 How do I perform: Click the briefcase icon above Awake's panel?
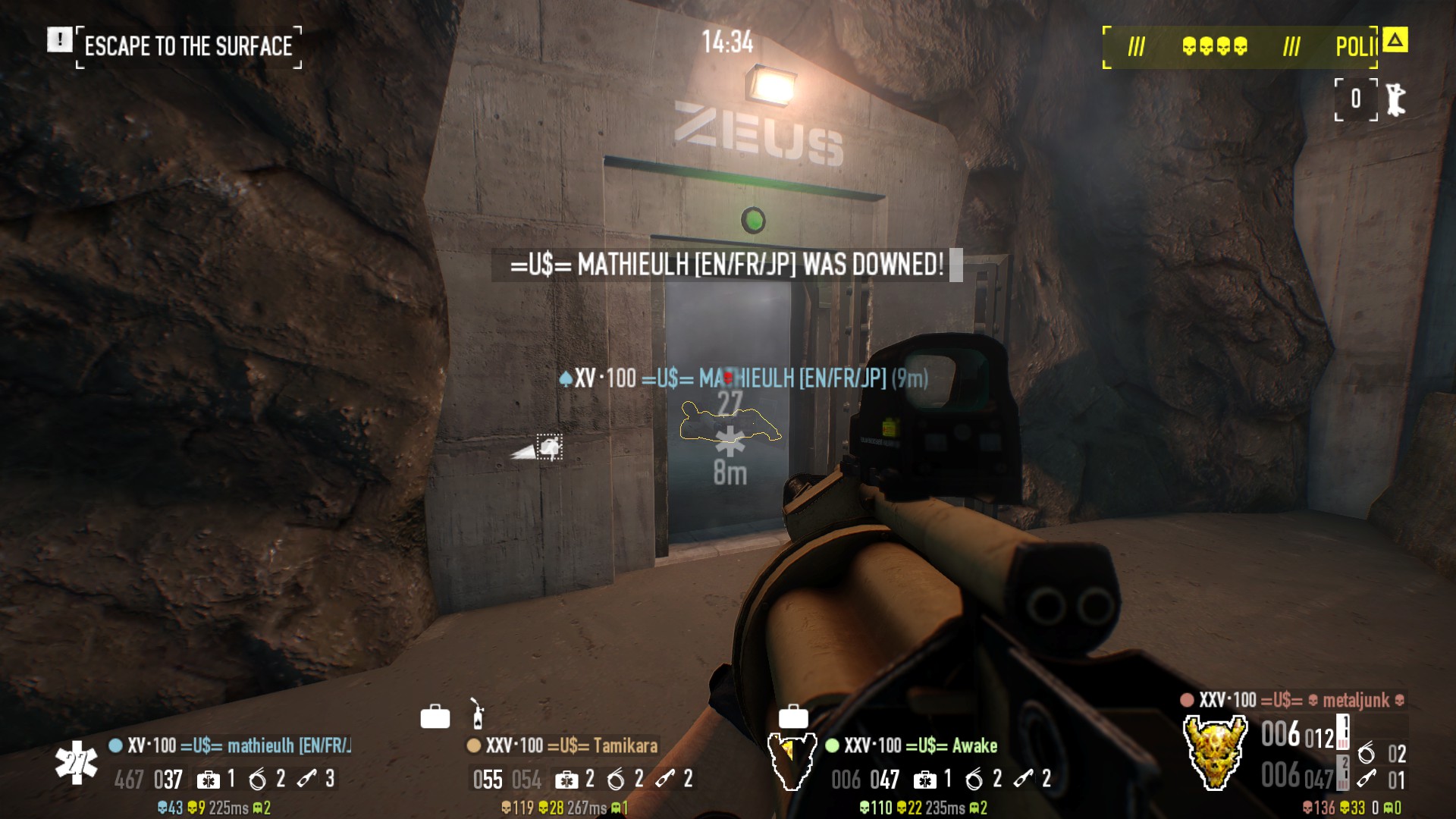tap(793, 716)
